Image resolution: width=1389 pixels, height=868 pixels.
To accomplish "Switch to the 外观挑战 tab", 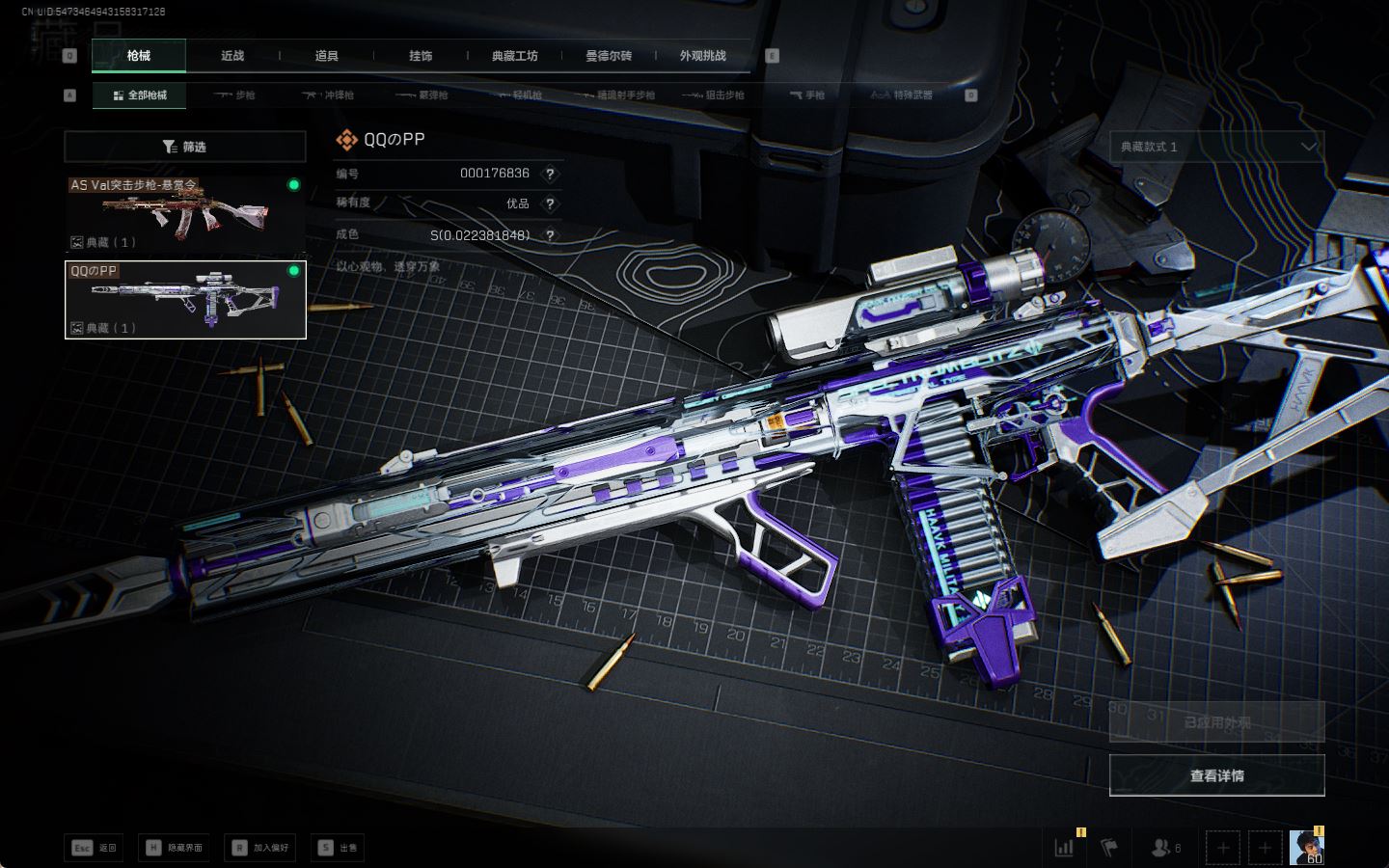I will [x=702, y=56].
